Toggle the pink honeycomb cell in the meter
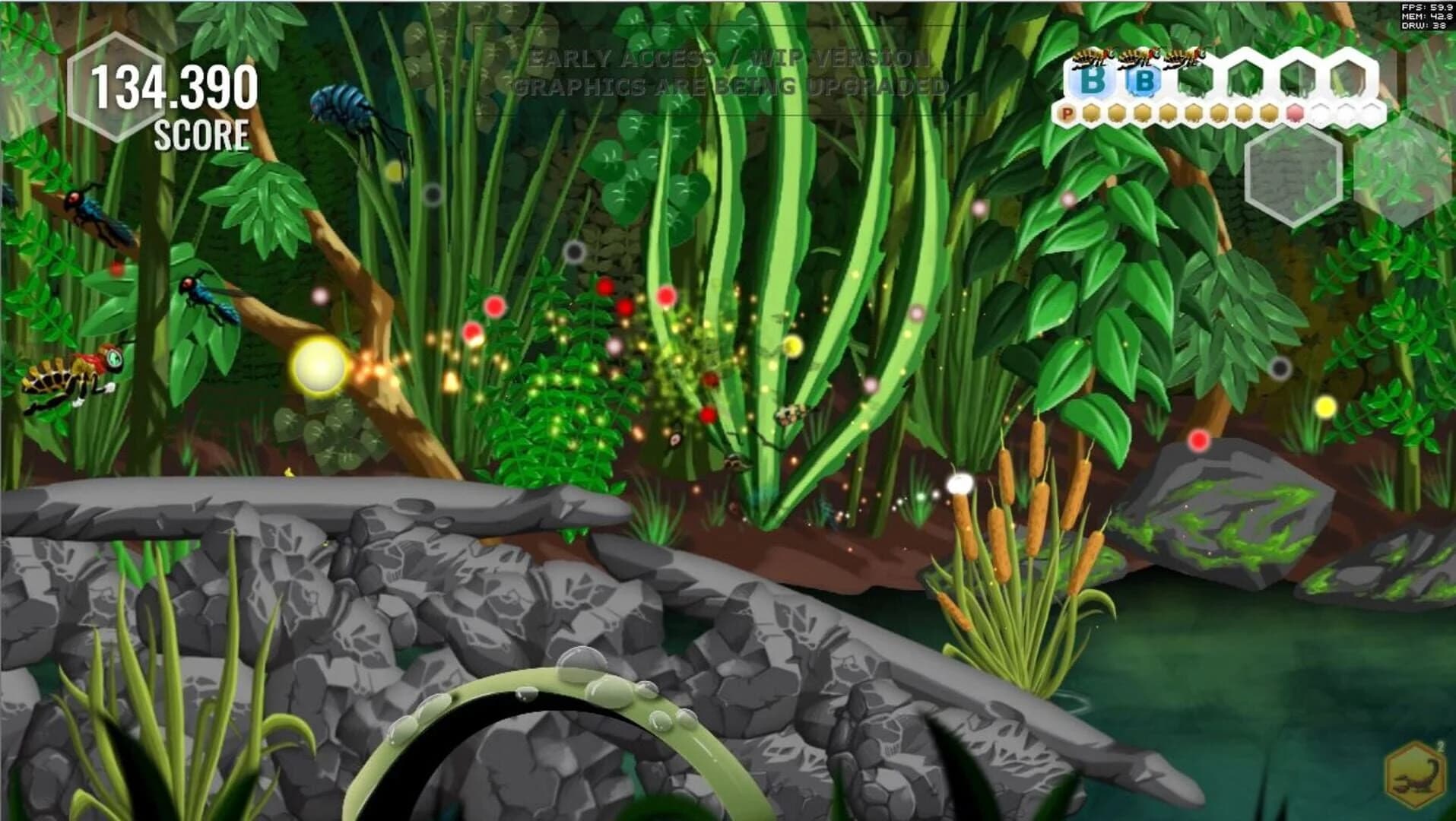The image size is (1456, 821). point(1295,112)
